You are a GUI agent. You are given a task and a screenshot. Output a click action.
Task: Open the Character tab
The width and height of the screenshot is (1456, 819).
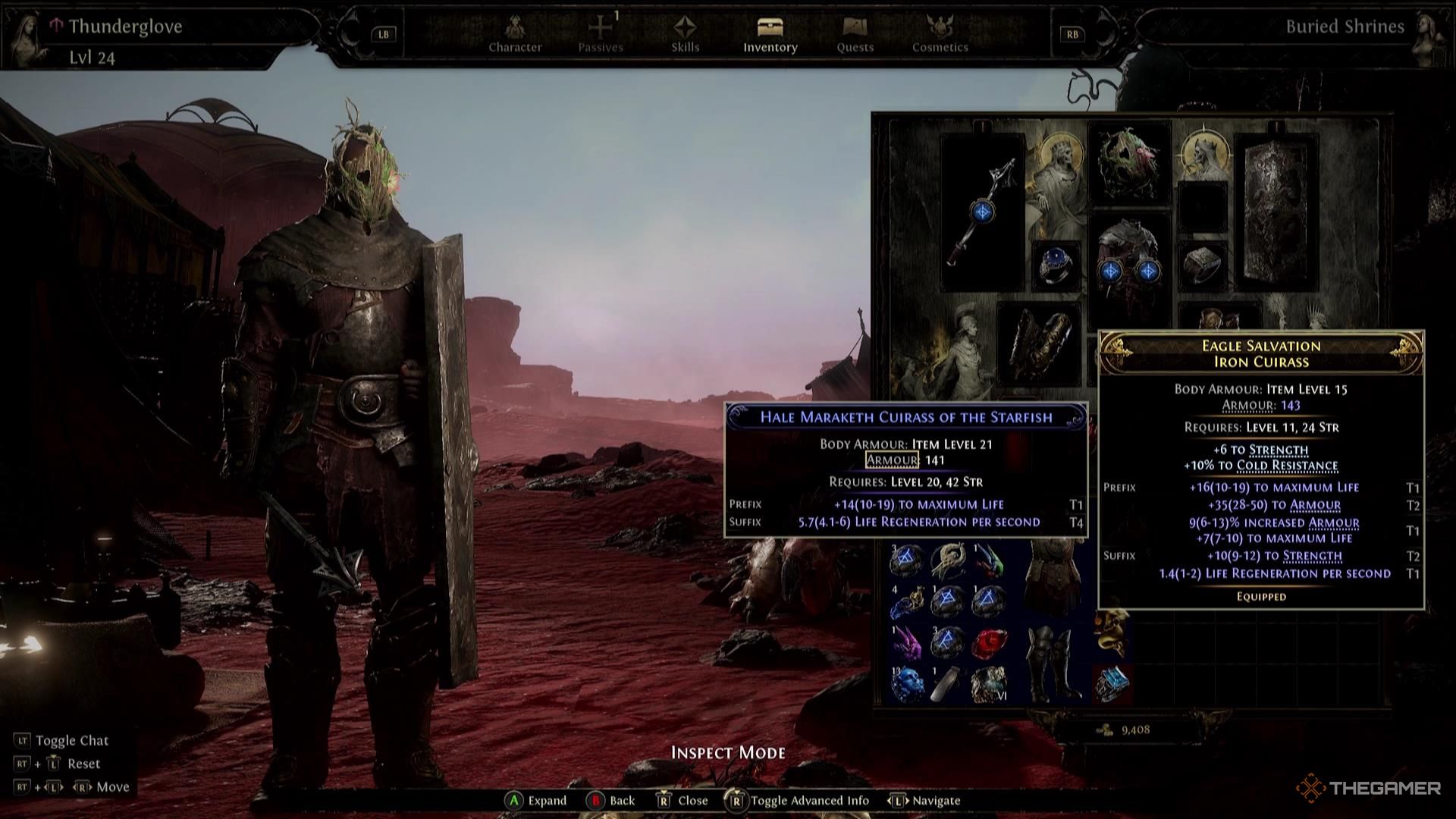[x=515, y=35]
